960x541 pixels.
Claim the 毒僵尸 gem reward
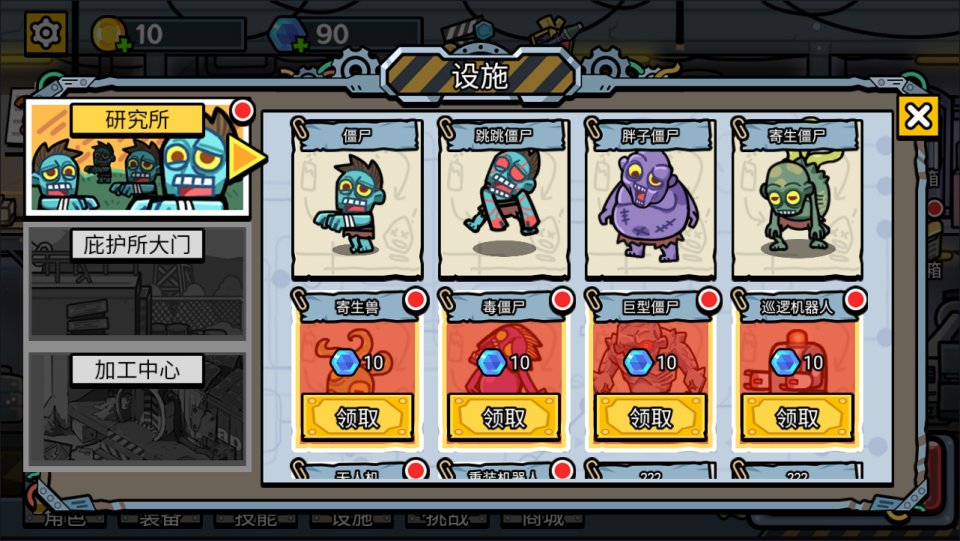pos(503,417)
